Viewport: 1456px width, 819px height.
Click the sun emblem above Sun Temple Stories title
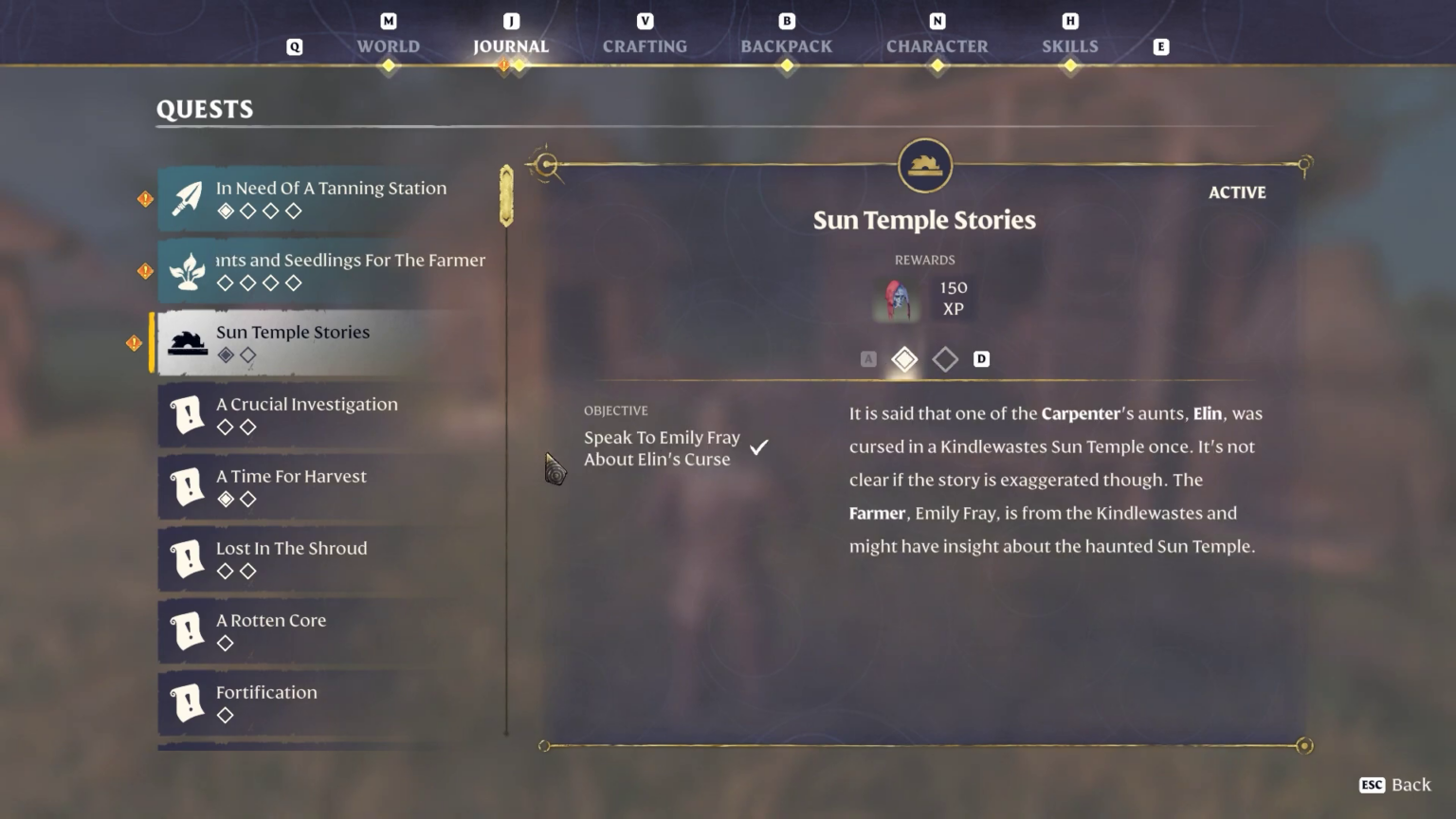tap(924, 165)
